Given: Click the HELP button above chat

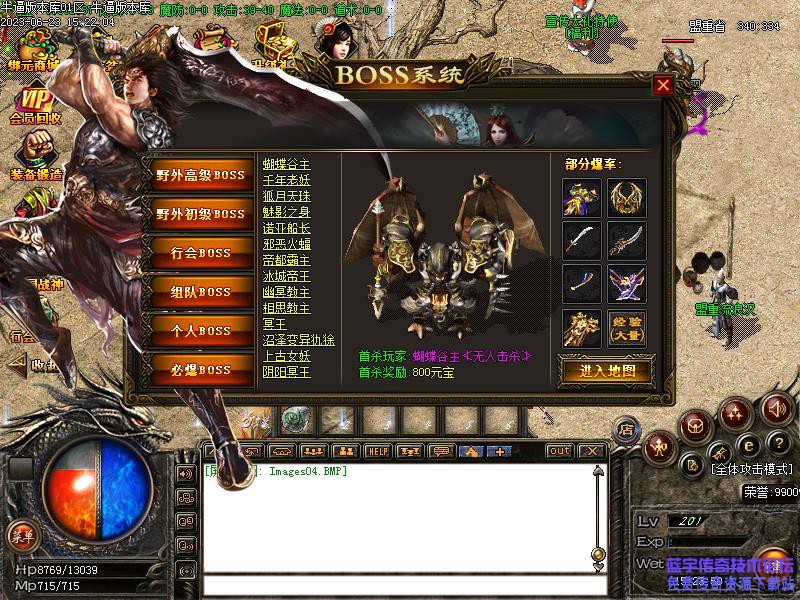Looking at the screenshot, I should coord(376,451).
